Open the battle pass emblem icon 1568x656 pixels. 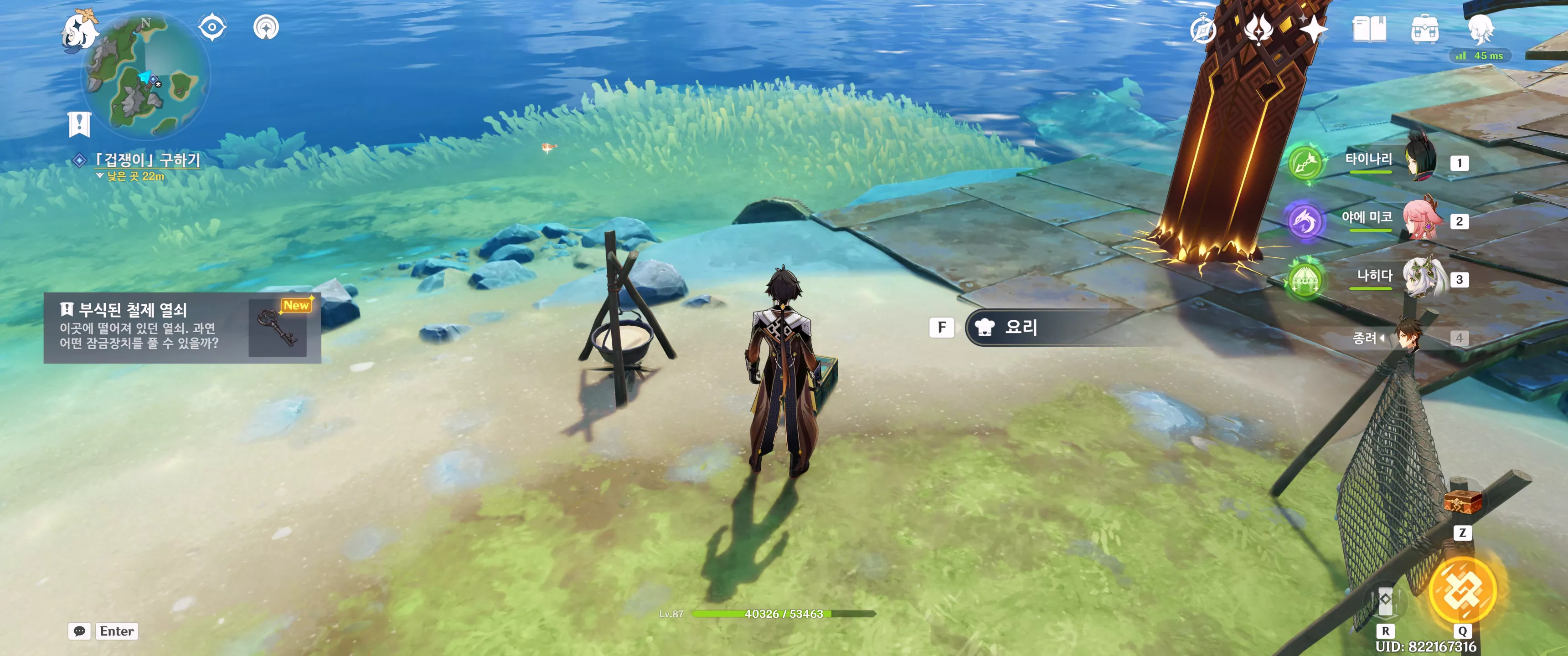pos(1258,29)
